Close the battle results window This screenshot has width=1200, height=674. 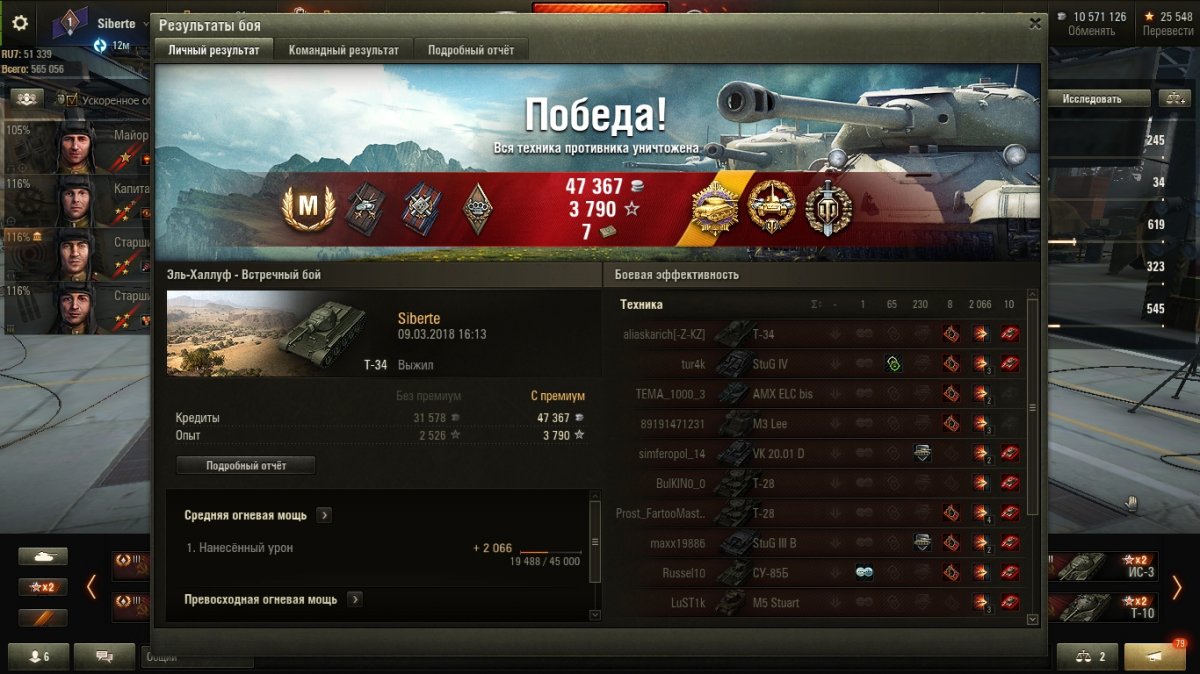point(1035,25)
